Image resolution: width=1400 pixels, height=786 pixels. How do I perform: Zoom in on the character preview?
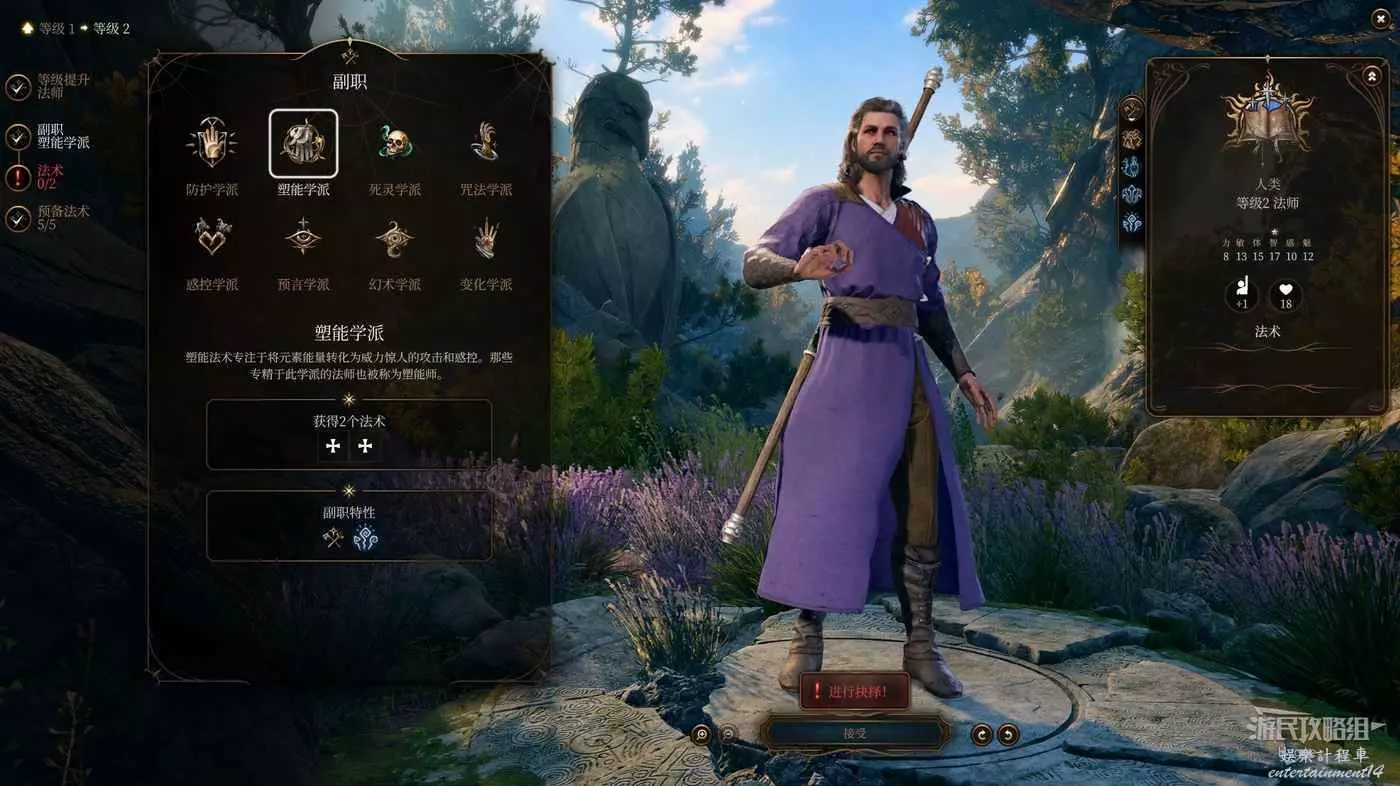[x=701, y=734]
